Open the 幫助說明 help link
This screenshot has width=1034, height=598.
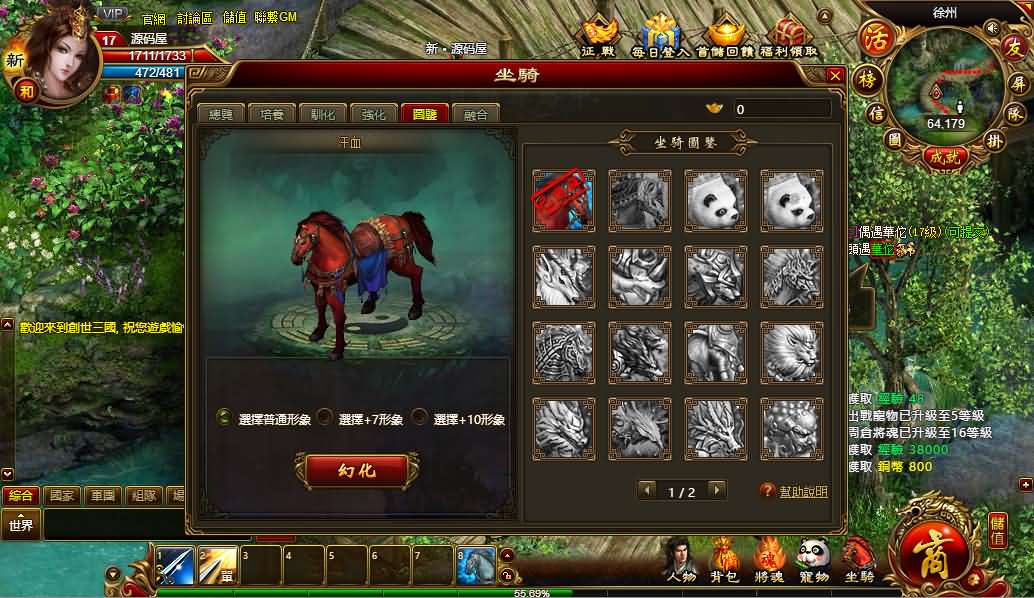point(803,492)
